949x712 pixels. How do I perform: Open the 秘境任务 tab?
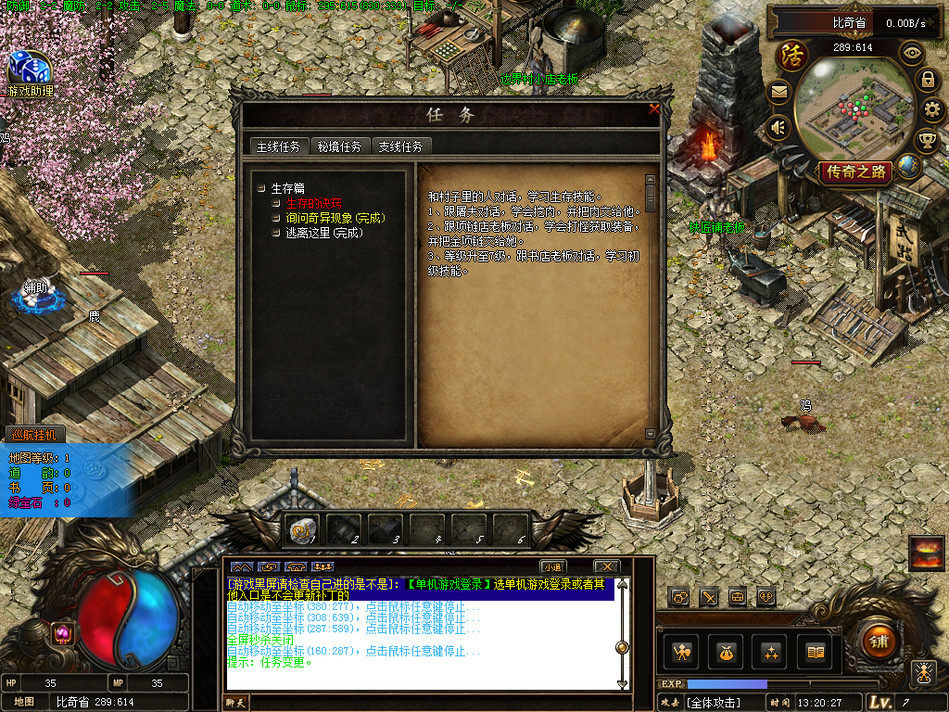click(x=340, y=146)
